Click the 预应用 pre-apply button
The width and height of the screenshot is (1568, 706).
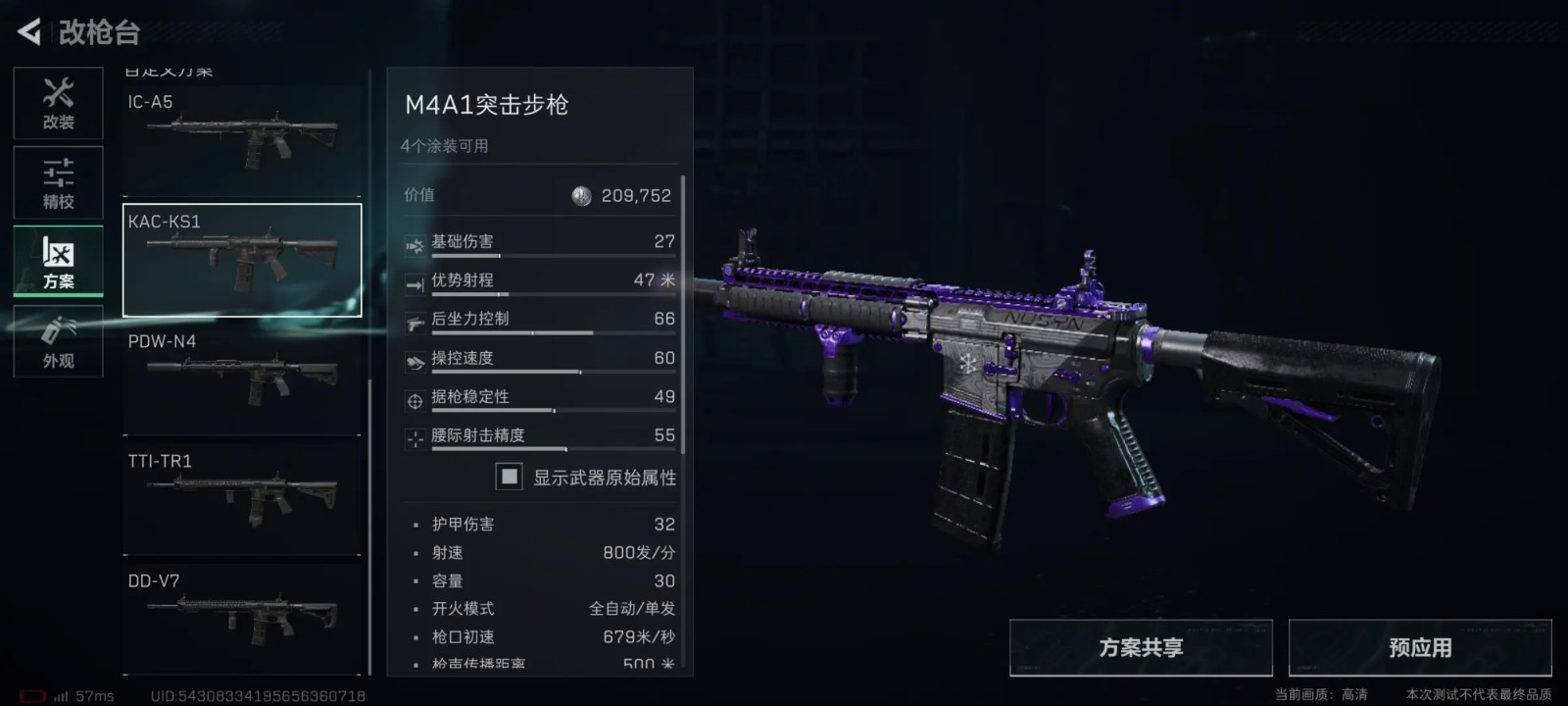pyautogui.click(x=1420, y=648)
